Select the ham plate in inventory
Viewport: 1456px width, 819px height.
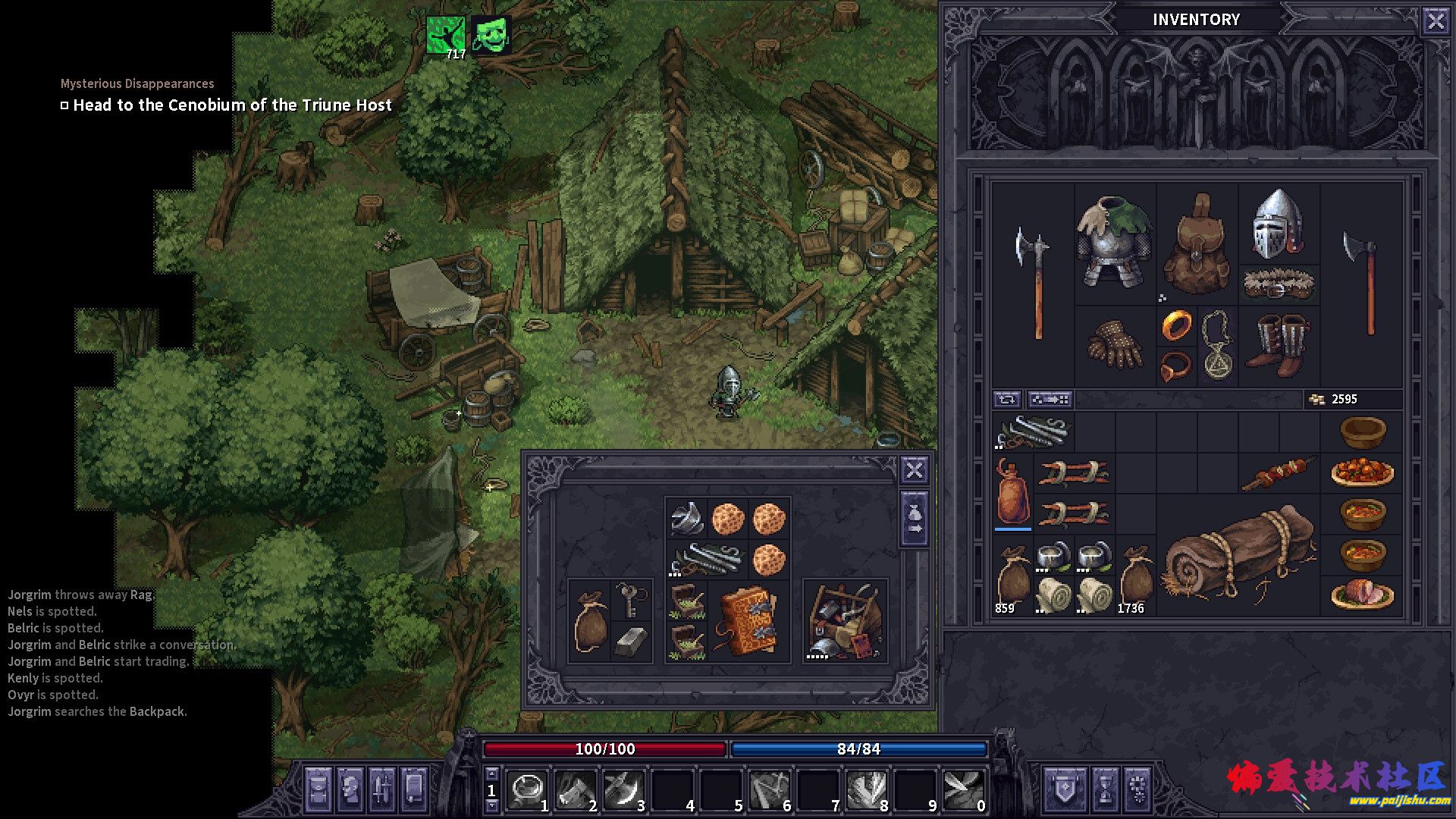tap(1362, 595)
